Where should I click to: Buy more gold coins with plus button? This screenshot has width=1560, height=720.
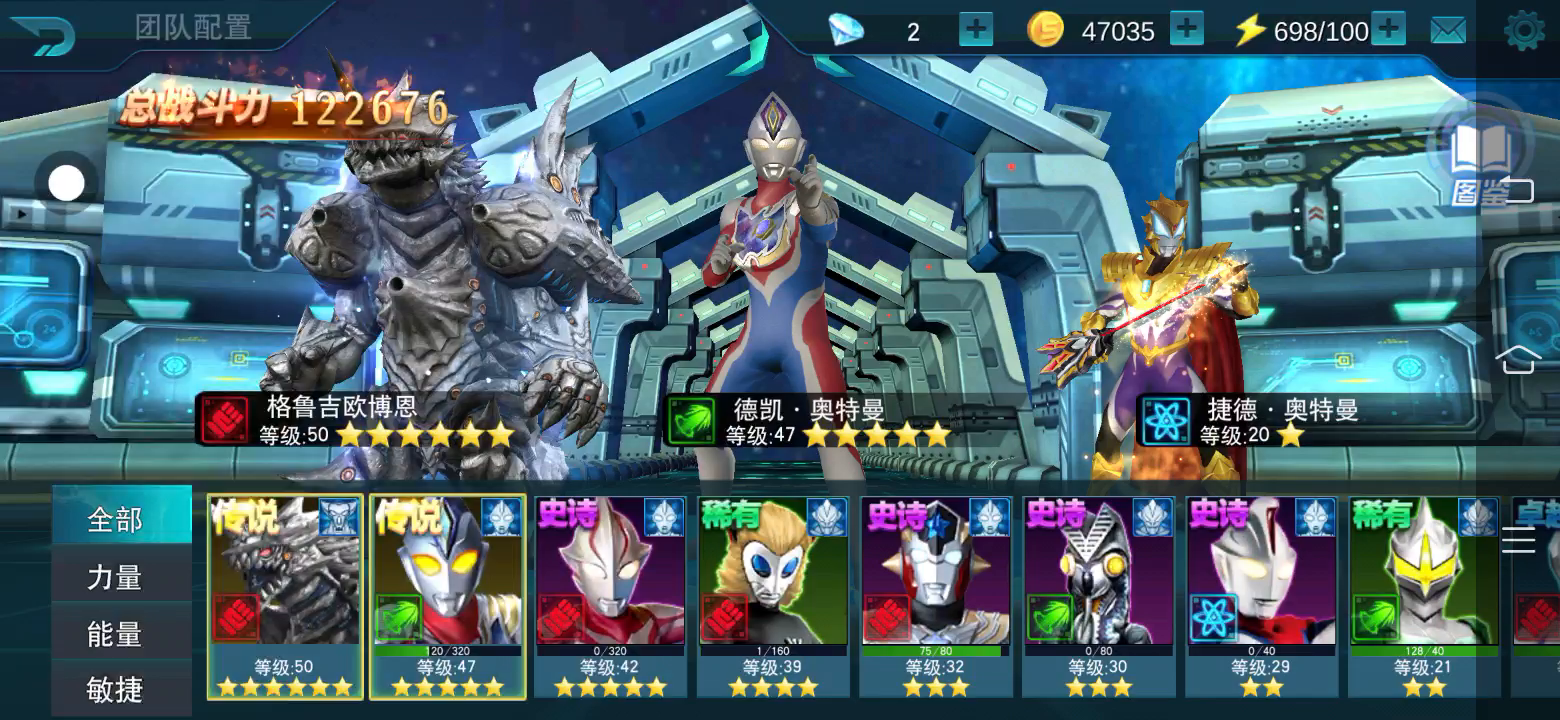point(1186,30)
